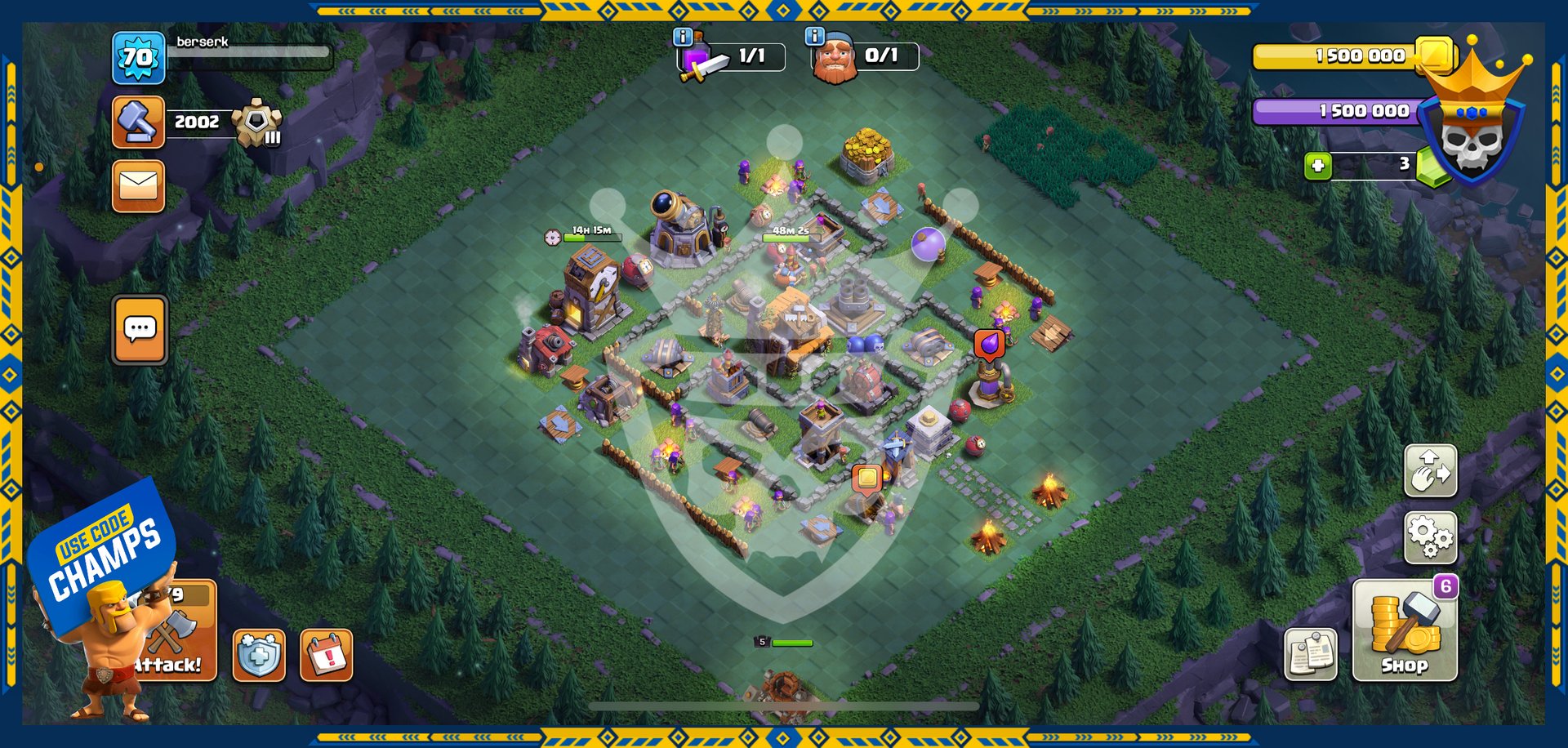Tap the gold coin resource icon
The image size is (1568, 748).
tap(1435, 55)
